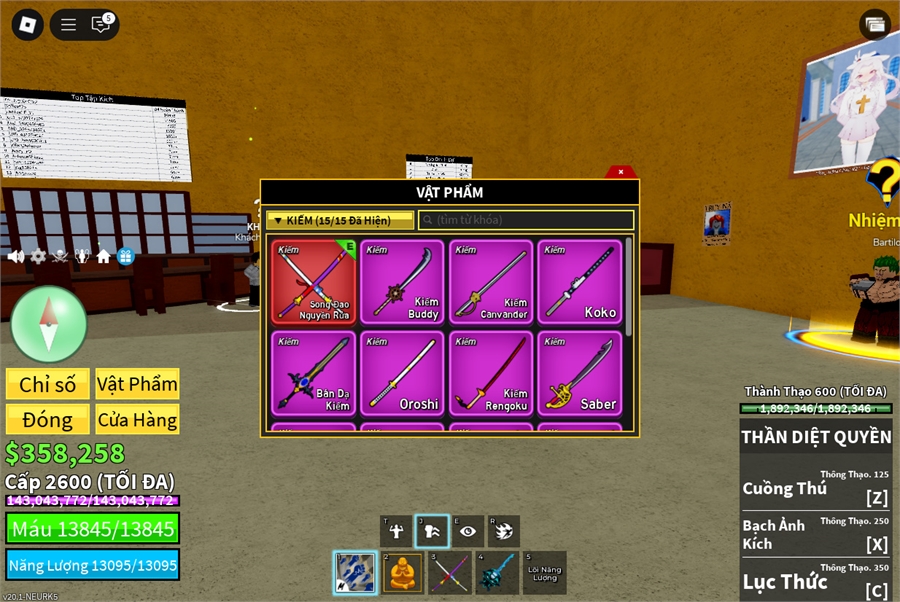Click the yellow Vật Phẩm button
Screen dimensions: 900x602
click(138, 385)
